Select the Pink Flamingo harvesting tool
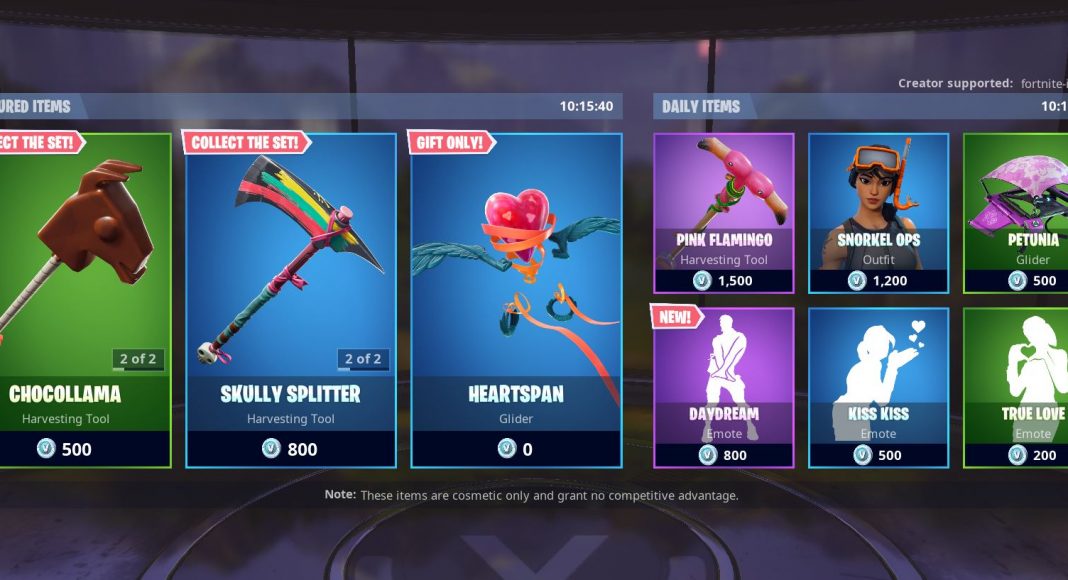Screen dimensions: 1068x580 click(x=724, y=213)
